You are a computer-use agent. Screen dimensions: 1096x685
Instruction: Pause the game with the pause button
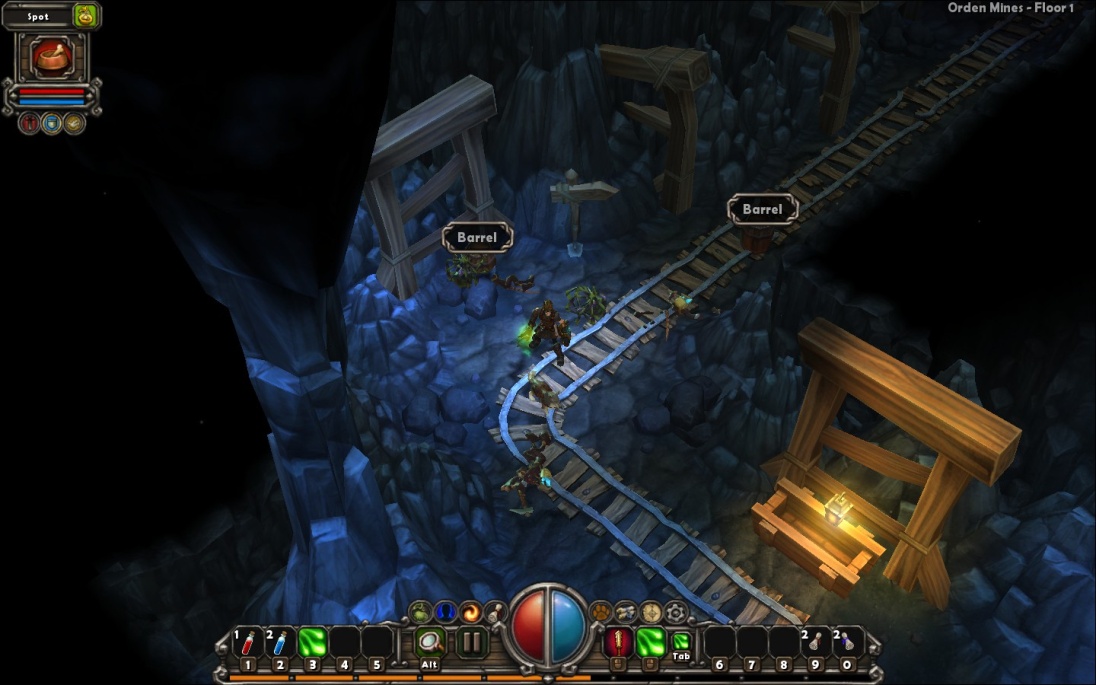point(472,641)
